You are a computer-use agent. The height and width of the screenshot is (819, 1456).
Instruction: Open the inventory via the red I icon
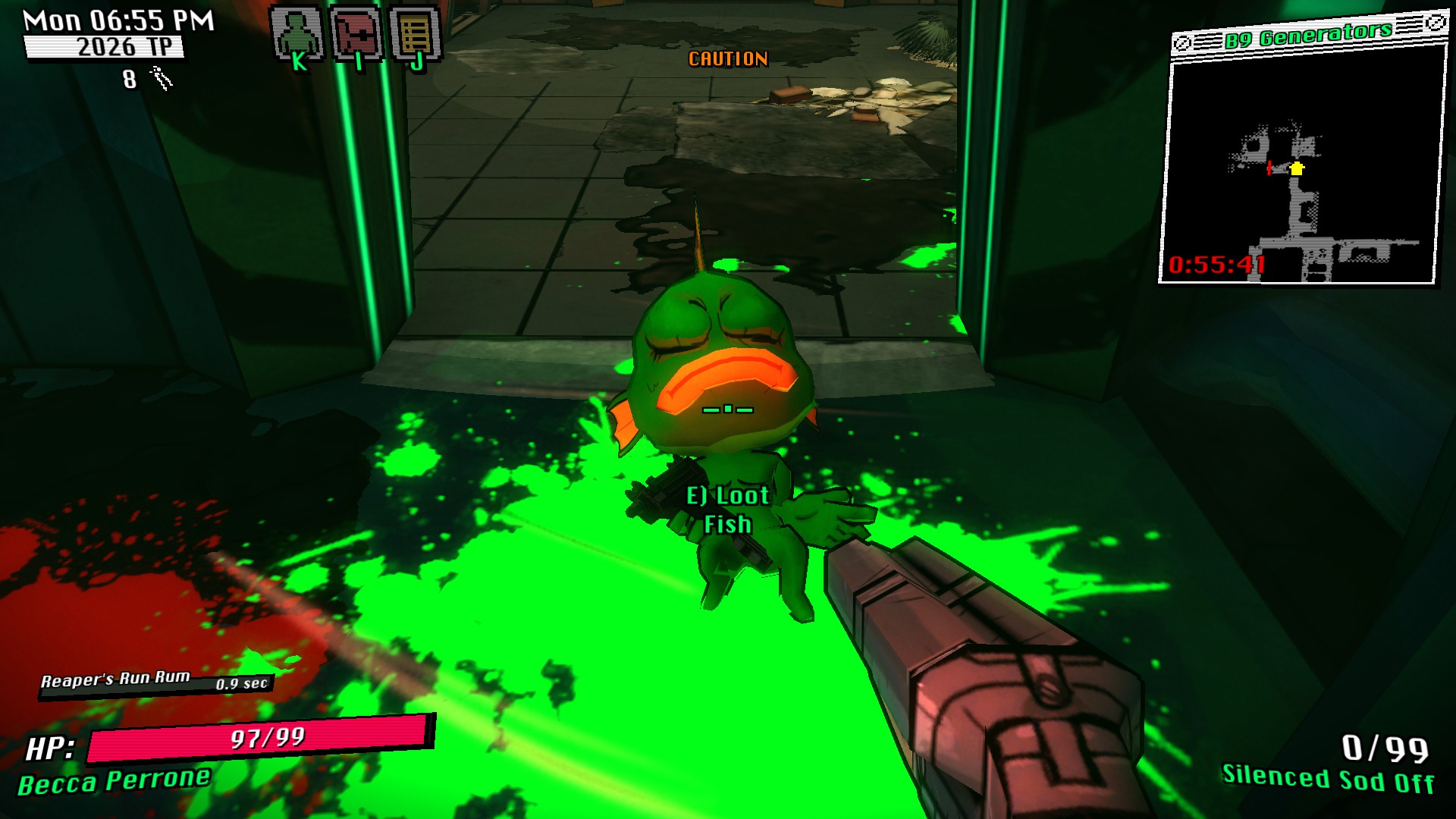pyautogui.click(x=356, y=34)
